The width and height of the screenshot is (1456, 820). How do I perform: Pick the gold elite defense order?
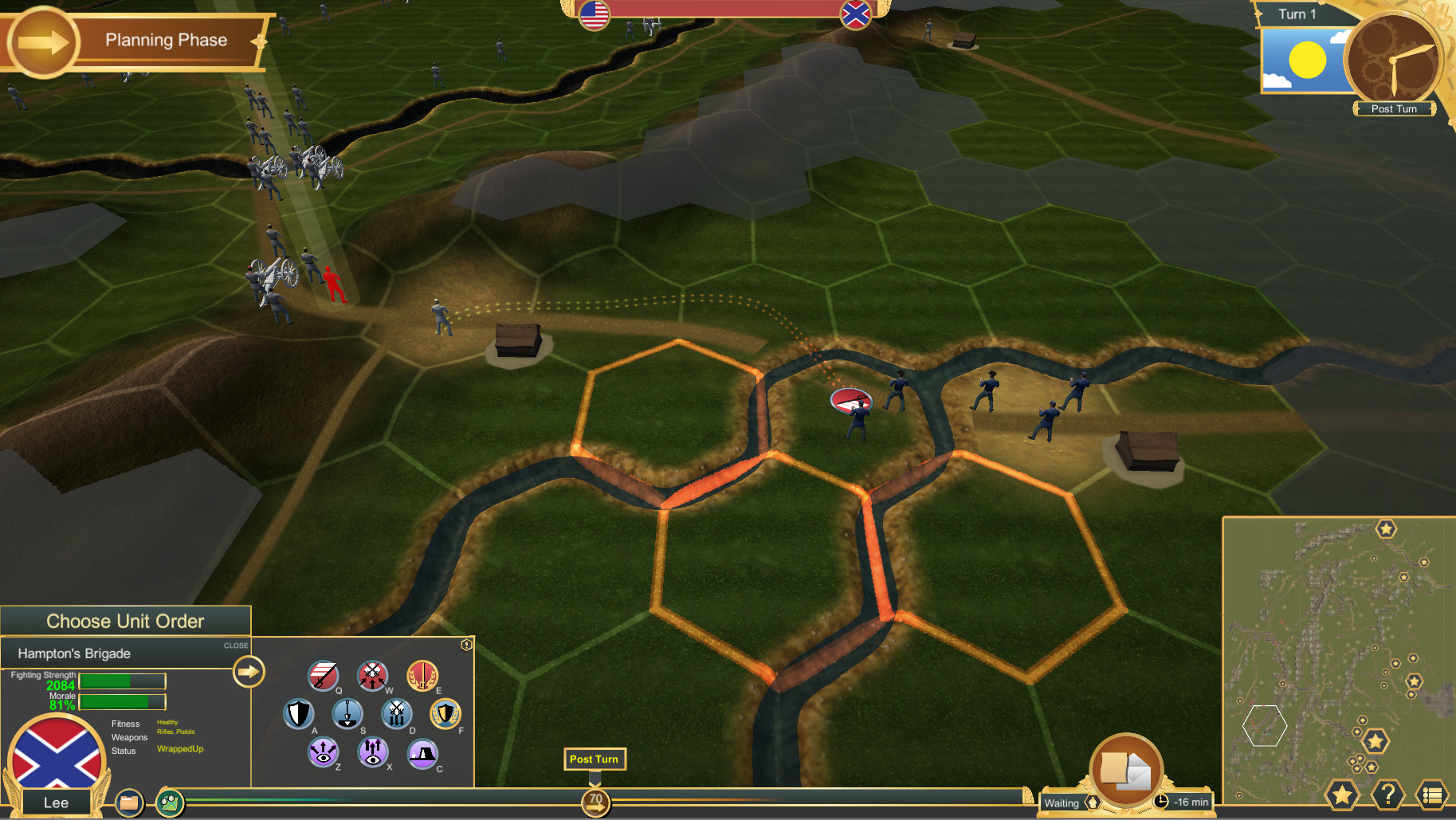tap(445, 714)
